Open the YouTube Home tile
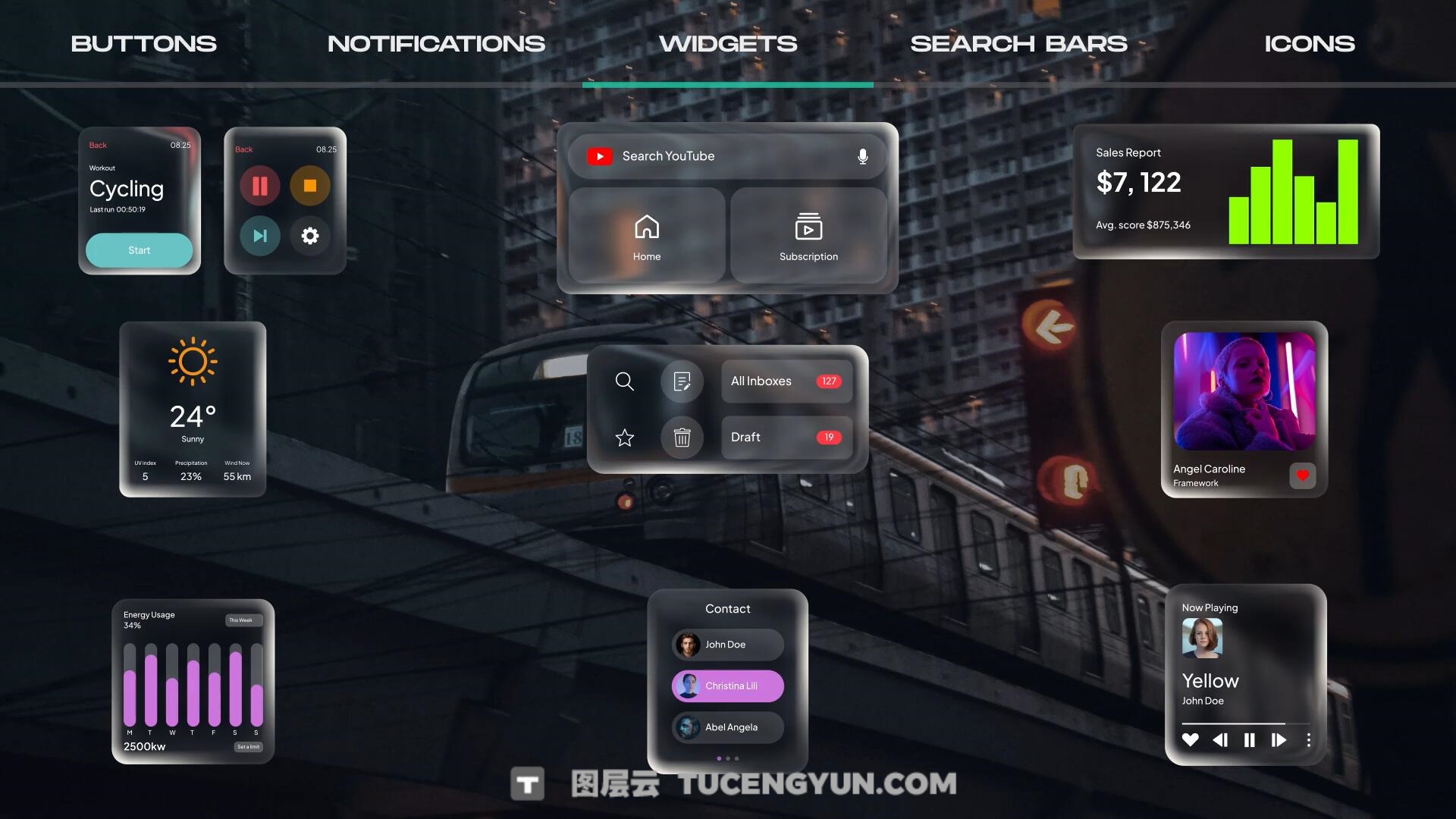 (647, 236)
